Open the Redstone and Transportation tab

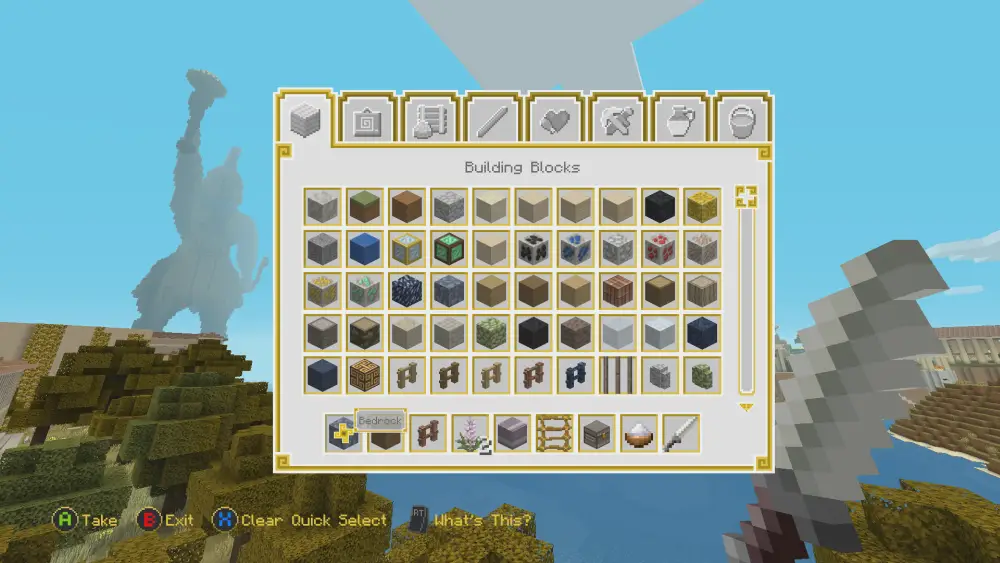tap(432, 121)
